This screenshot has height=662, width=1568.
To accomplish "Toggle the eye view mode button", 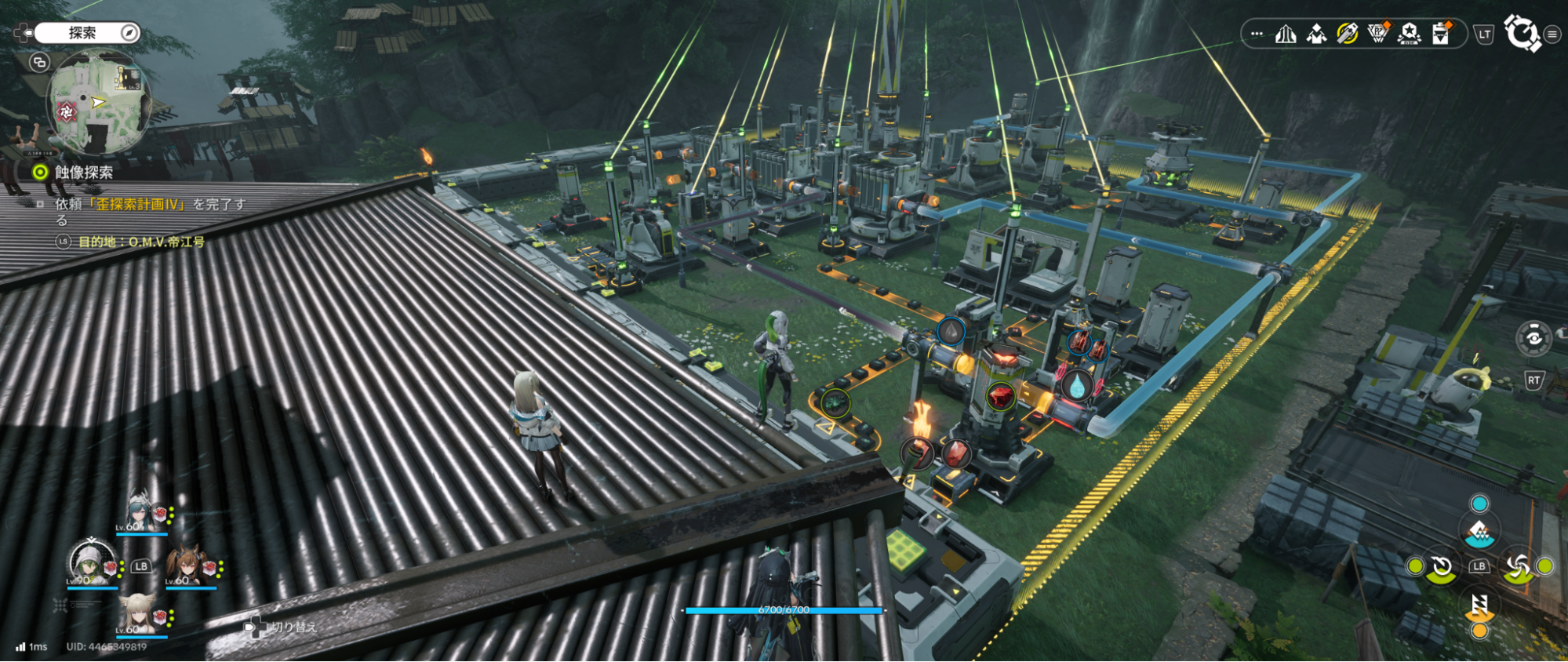I will coord(1533,338).
